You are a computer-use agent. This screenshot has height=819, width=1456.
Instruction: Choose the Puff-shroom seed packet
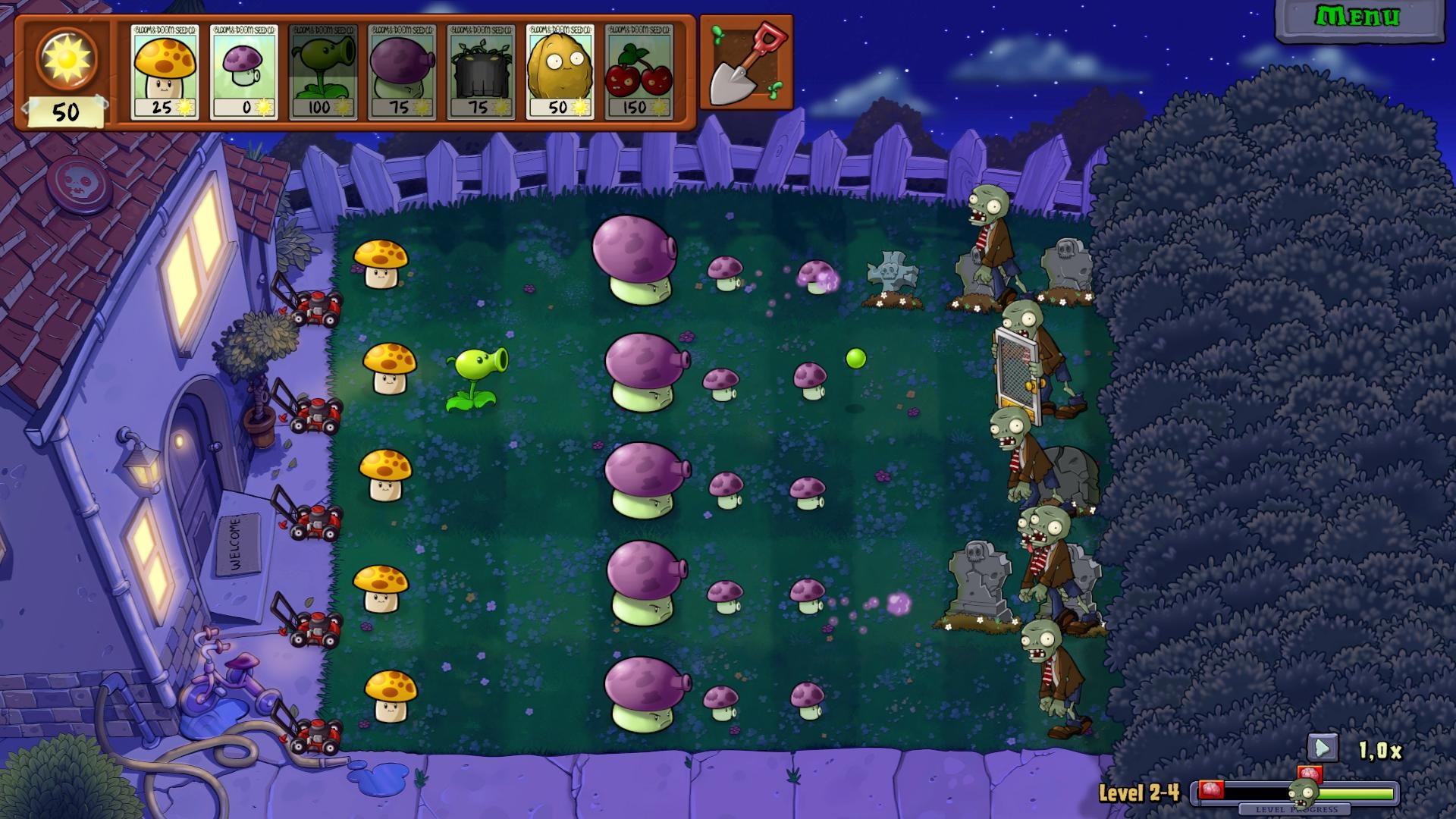click(x=244, y=72)
